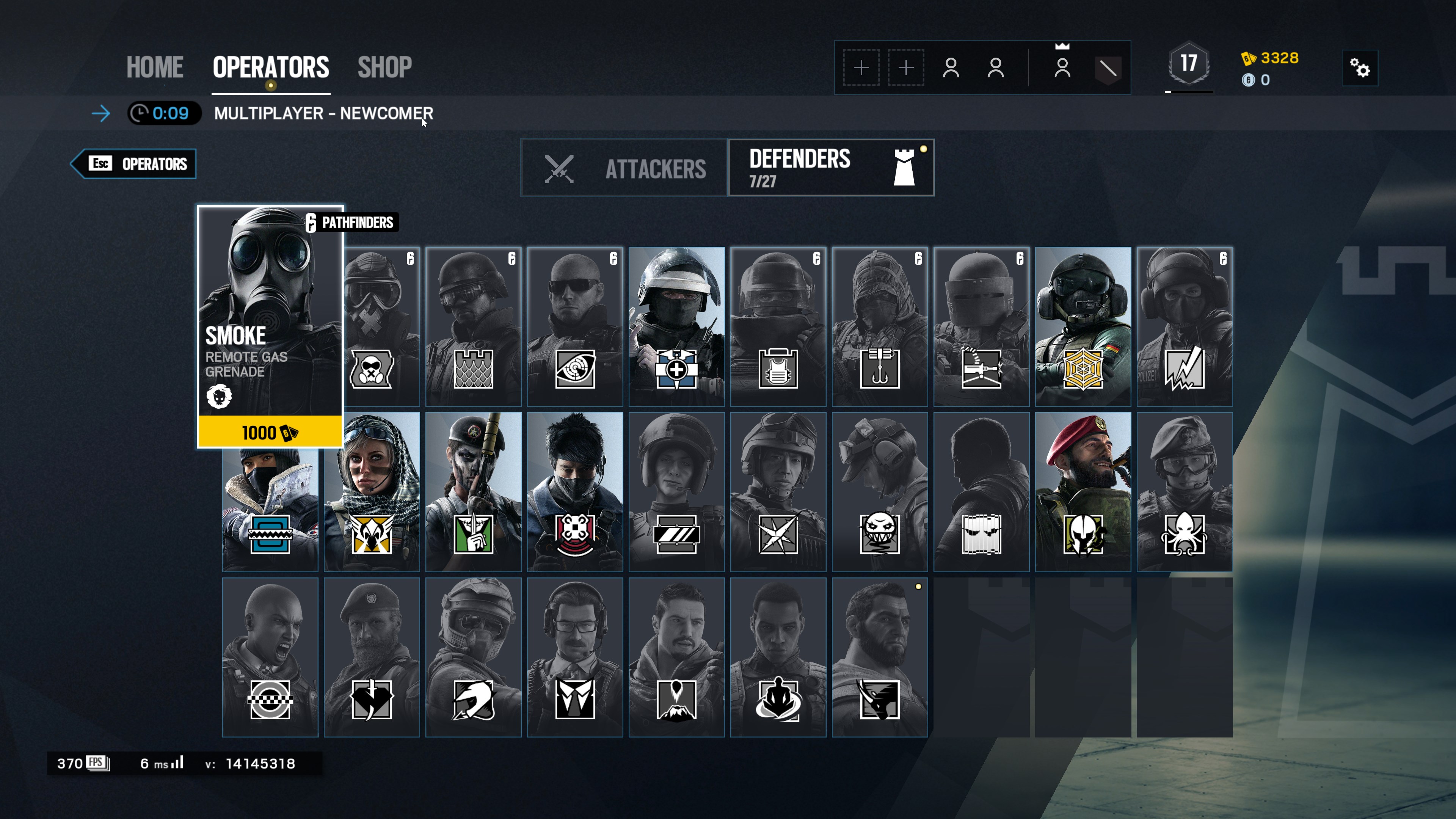The width and height of the screenshot is (1456, 819).
Task: Open the Shop tab
Action: point(384,67)
